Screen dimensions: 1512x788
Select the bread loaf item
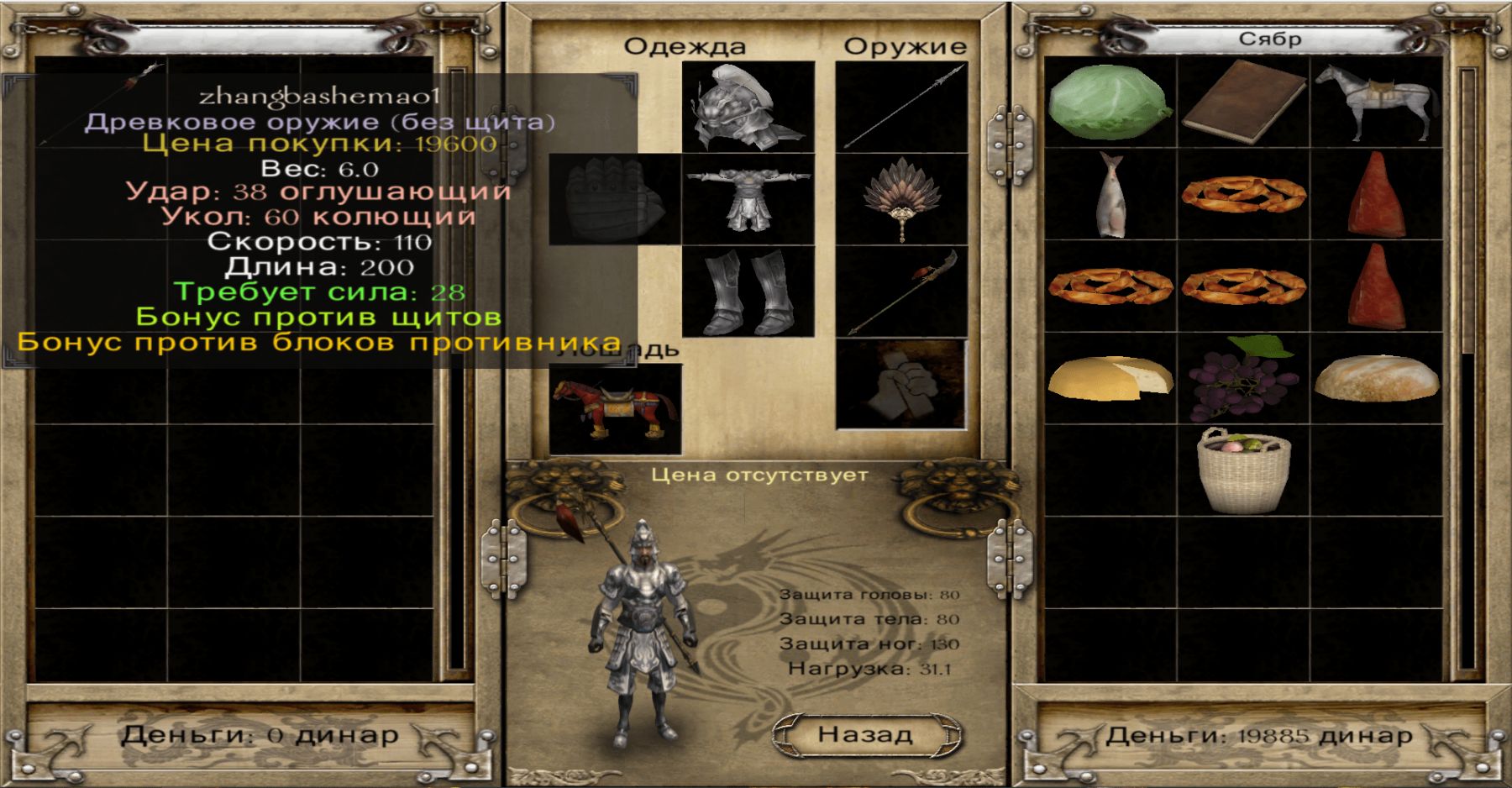coord(1376,378)
